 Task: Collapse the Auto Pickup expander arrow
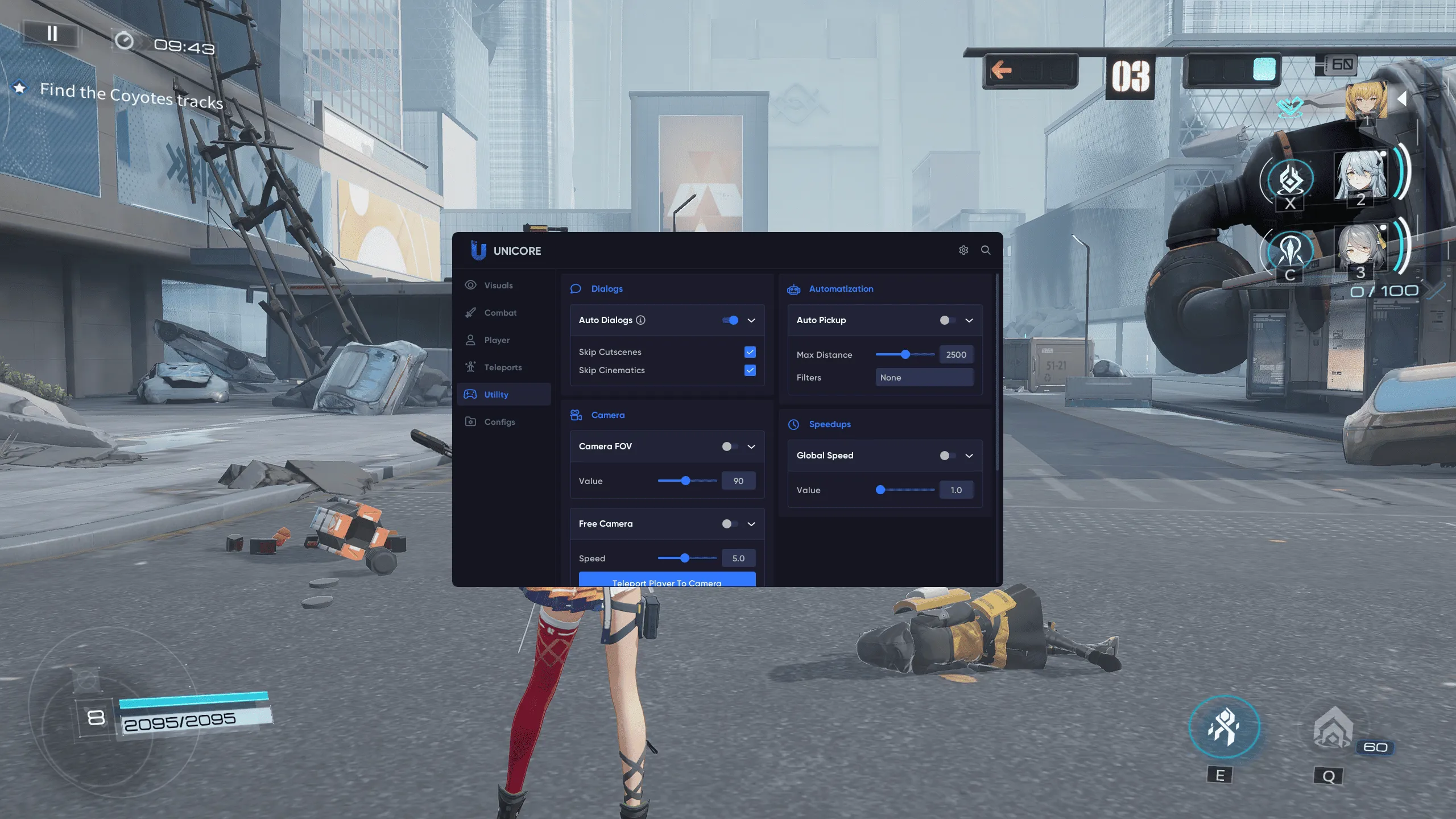tap(969, 320)
